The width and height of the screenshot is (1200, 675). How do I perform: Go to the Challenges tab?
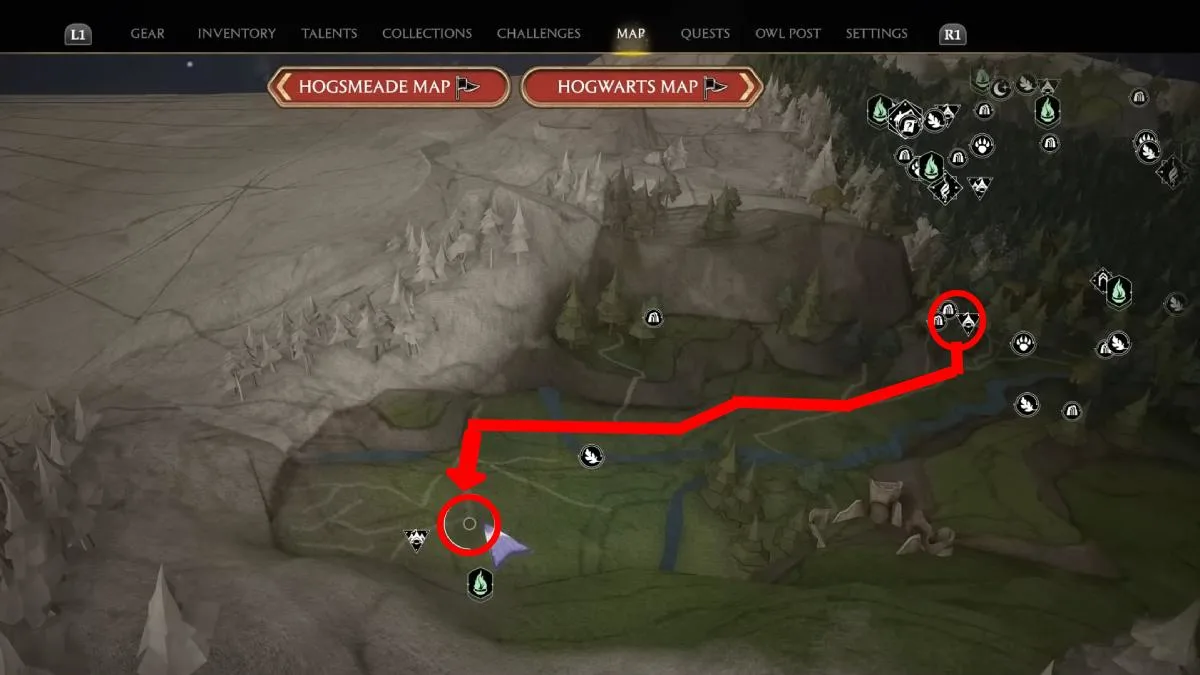pos(538,33)
